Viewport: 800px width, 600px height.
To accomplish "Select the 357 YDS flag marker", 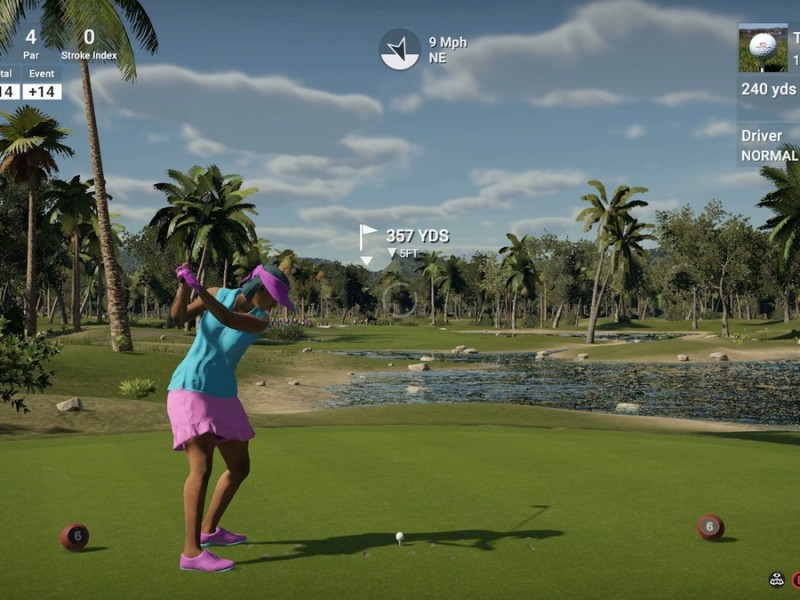I will (x=368, y=238).
